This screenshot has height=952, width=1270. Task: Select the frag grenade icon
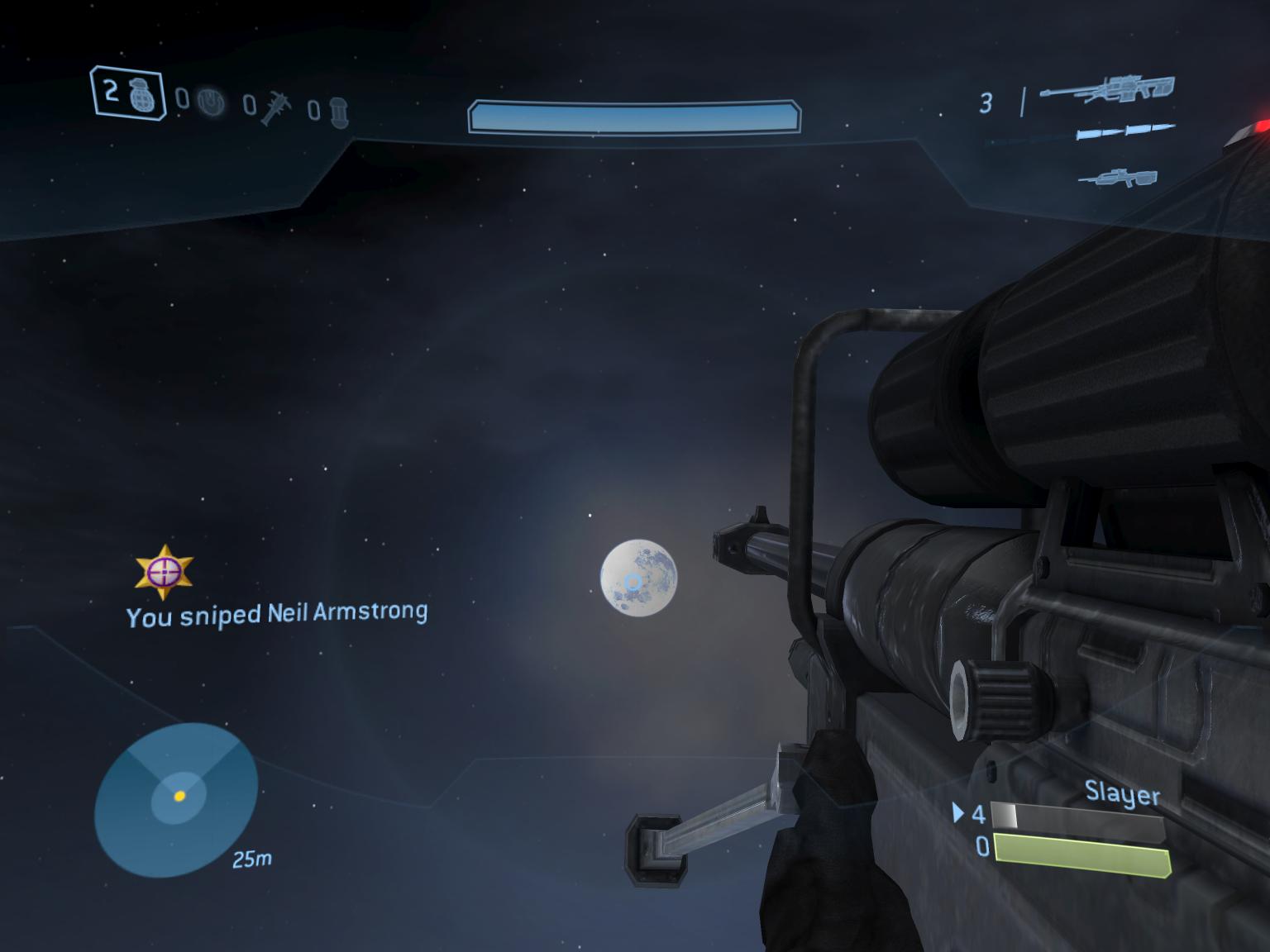pyautogui.click(x=143, y=95)
